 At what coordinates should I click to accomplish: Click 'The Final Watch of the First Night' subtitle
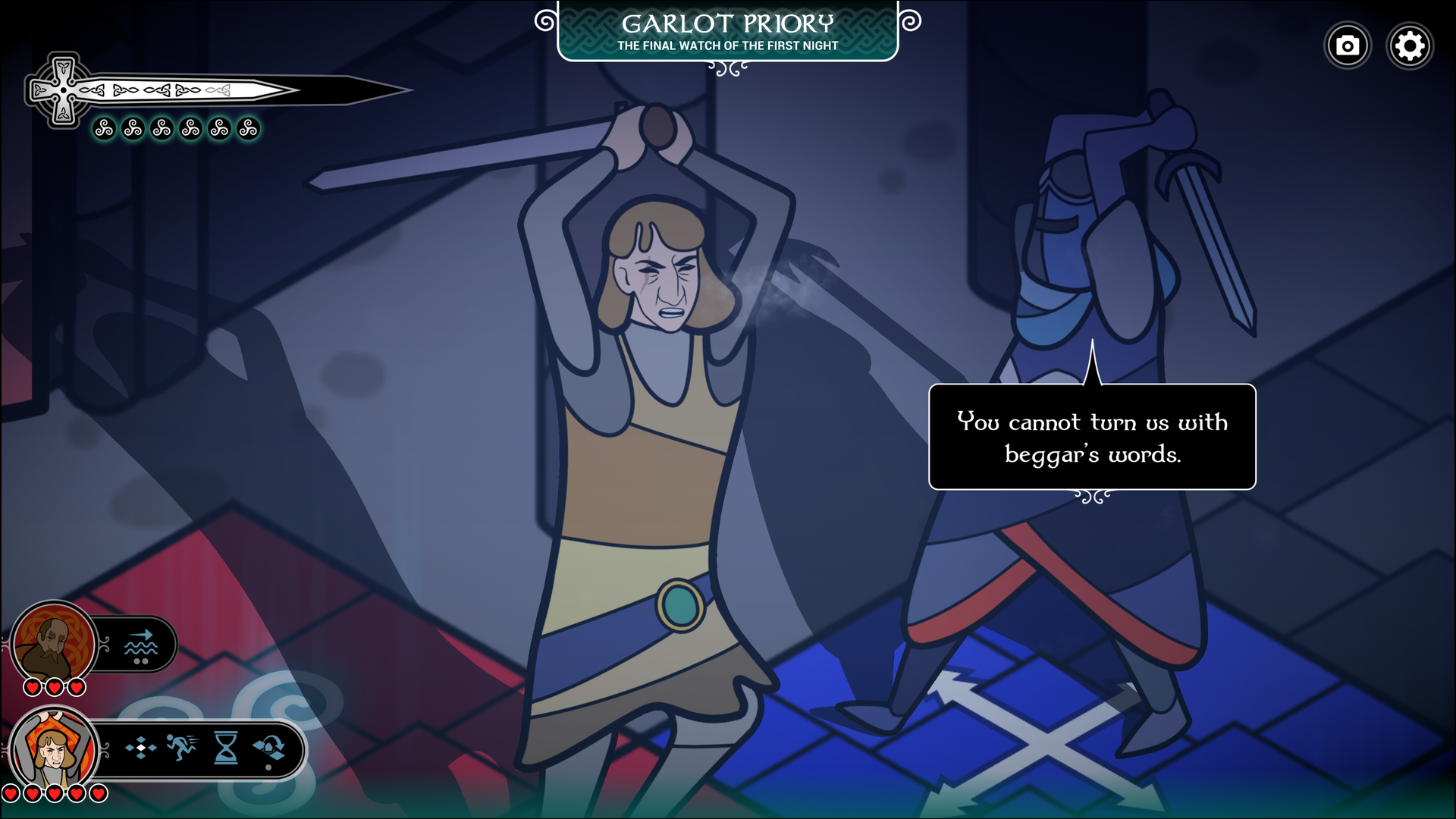(728, 45)
